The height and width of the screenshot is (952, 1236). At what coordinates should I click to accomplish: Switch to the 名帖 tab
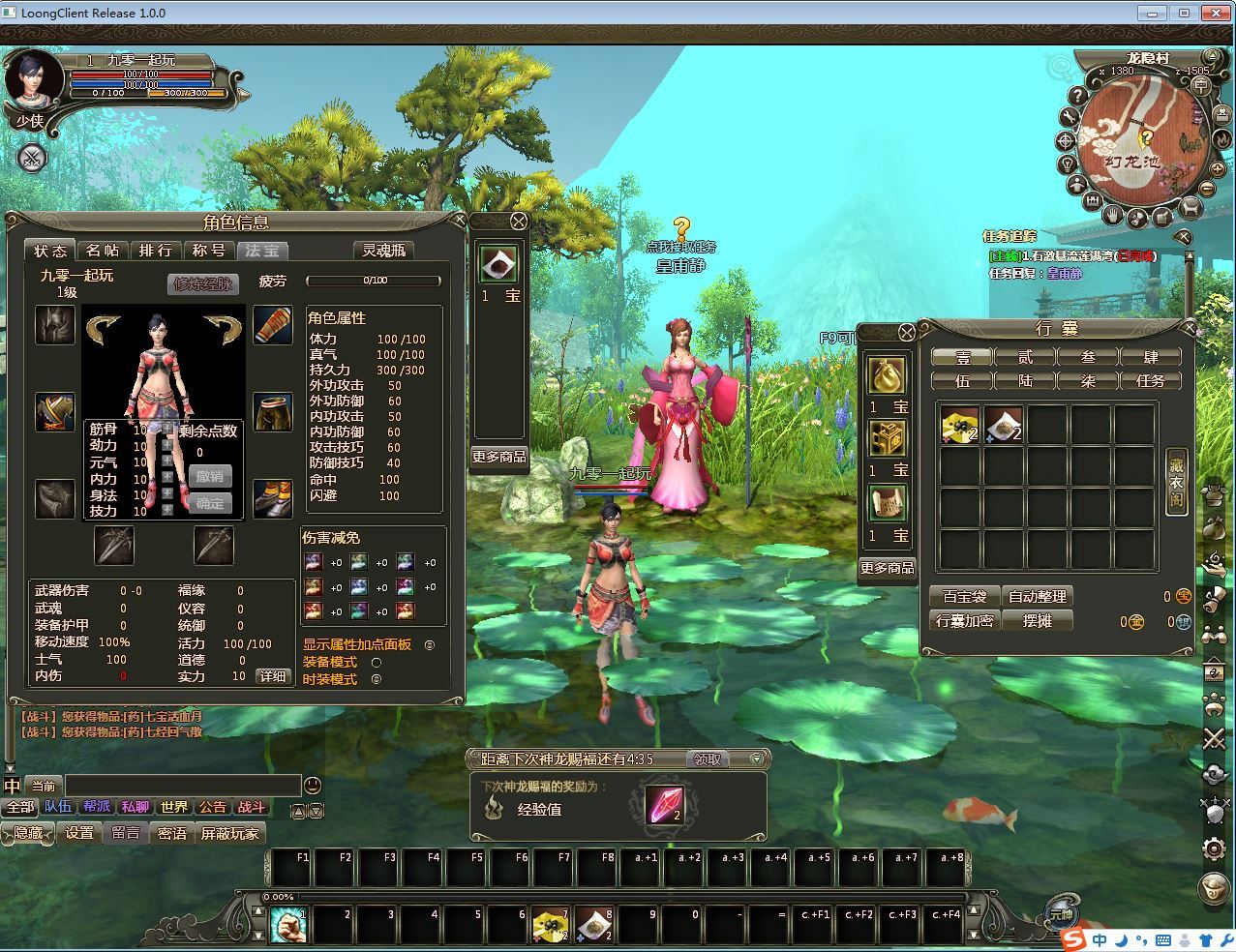[x=103, y=251]
